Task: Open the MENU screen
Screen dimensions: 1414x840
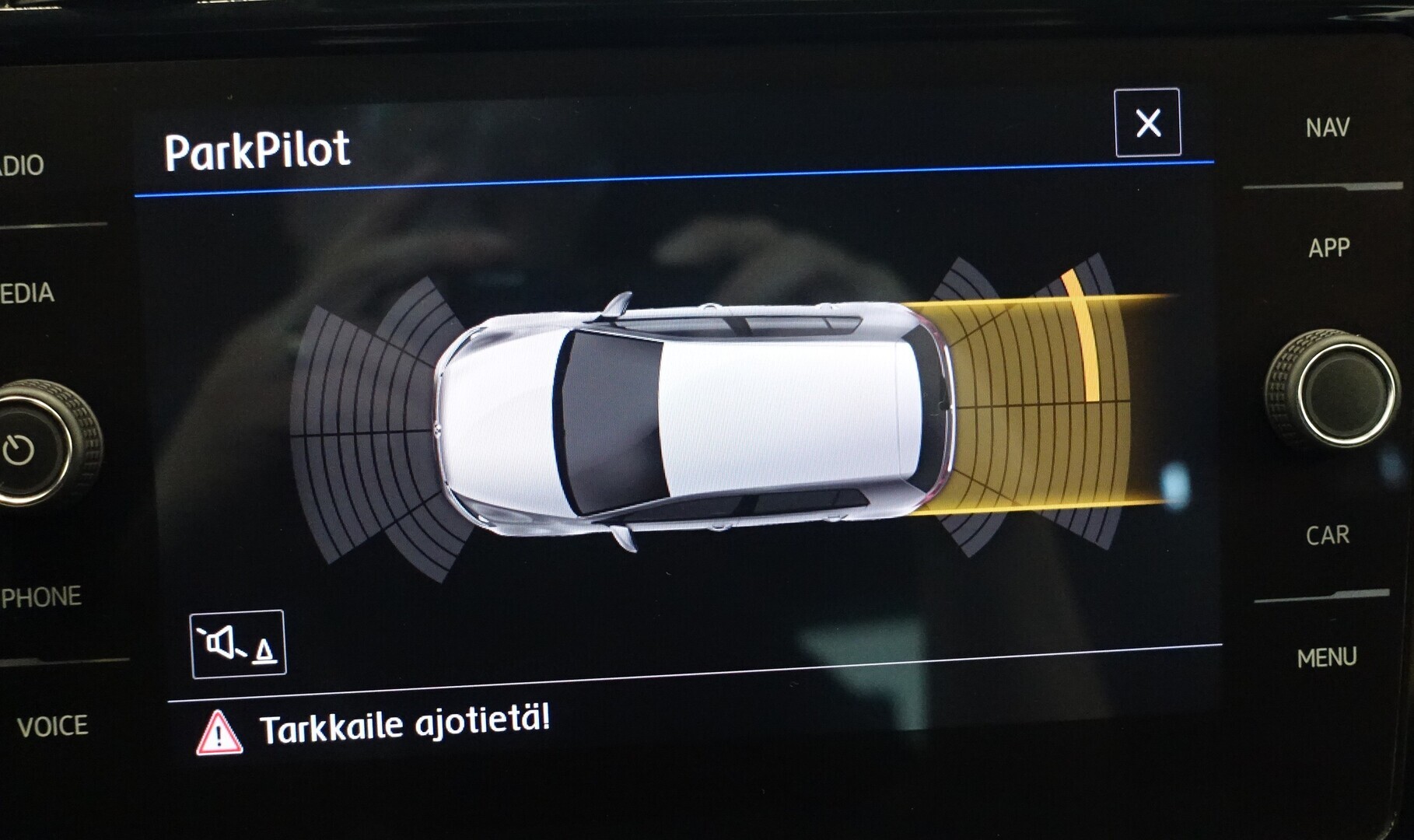Action: tap(1326, 658)
